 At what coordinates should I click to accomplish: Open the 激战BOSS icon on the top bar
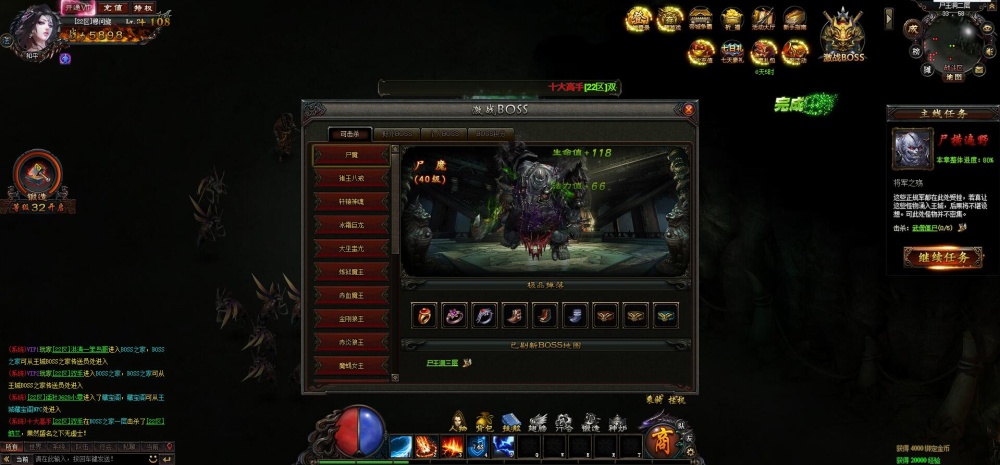point(841,36)
